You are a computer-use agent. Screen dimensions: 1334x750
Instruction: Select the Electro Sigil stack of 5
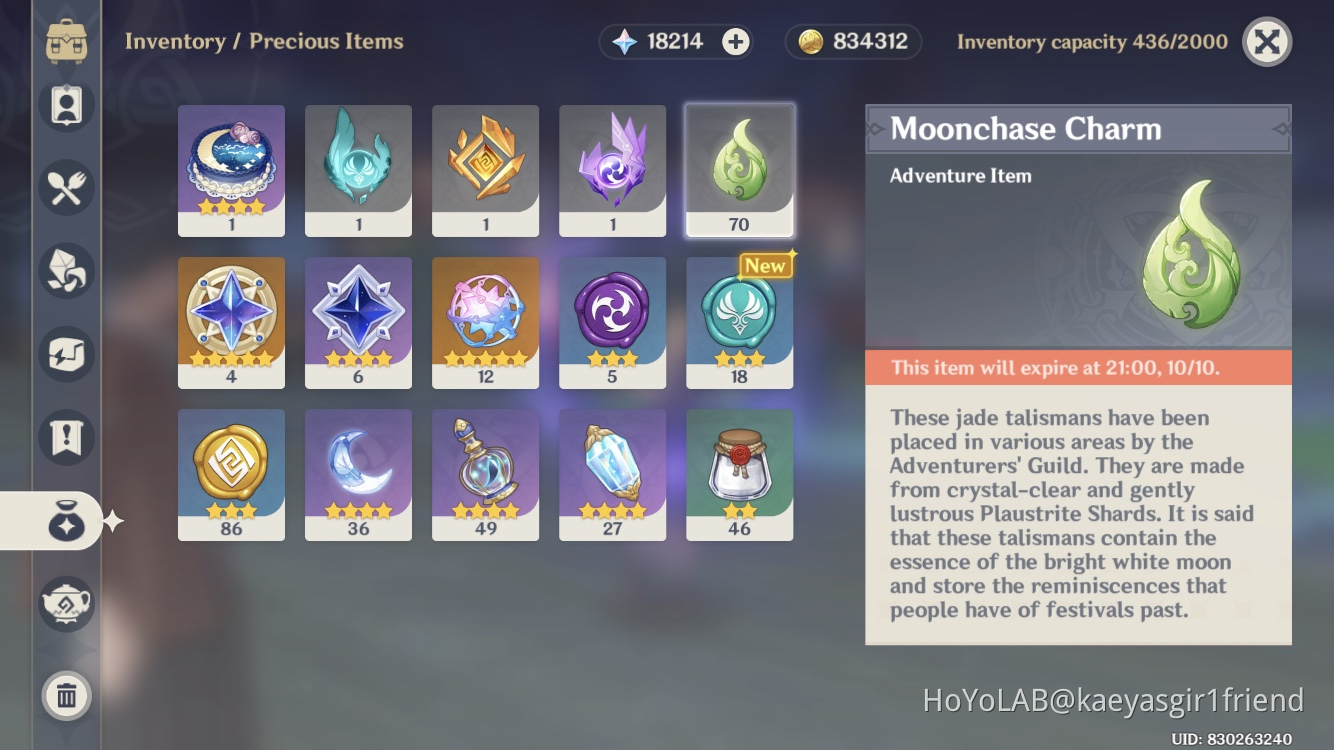[612, 322]
